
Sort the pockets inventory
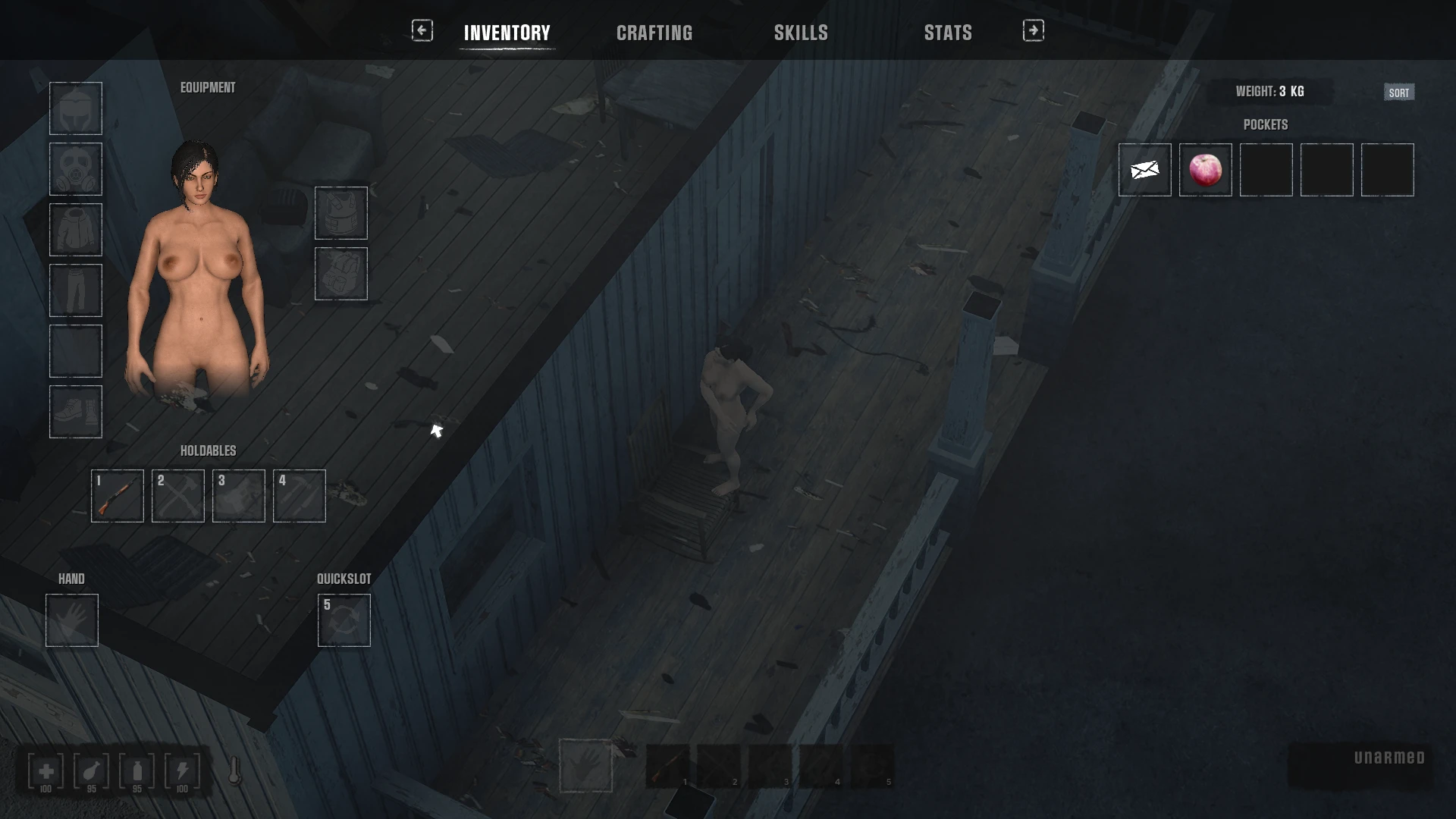[x=1399, y=93]
